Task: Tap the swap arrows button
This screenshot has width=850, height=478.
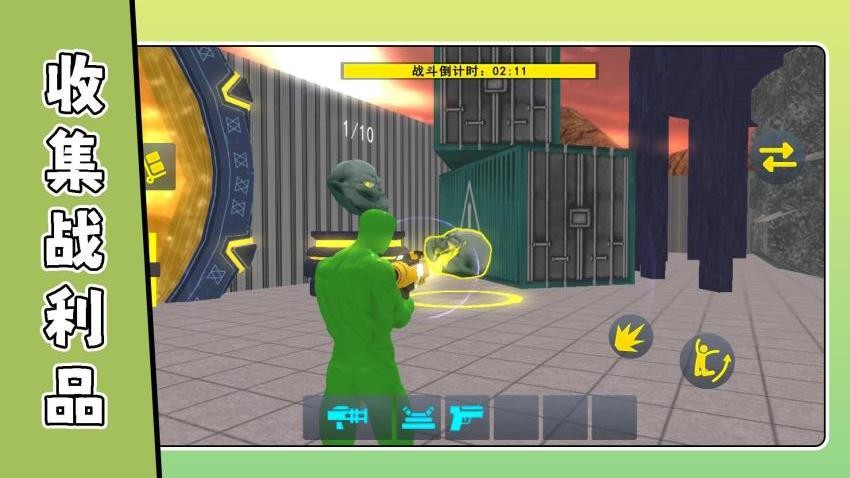Action: [777, 156]
